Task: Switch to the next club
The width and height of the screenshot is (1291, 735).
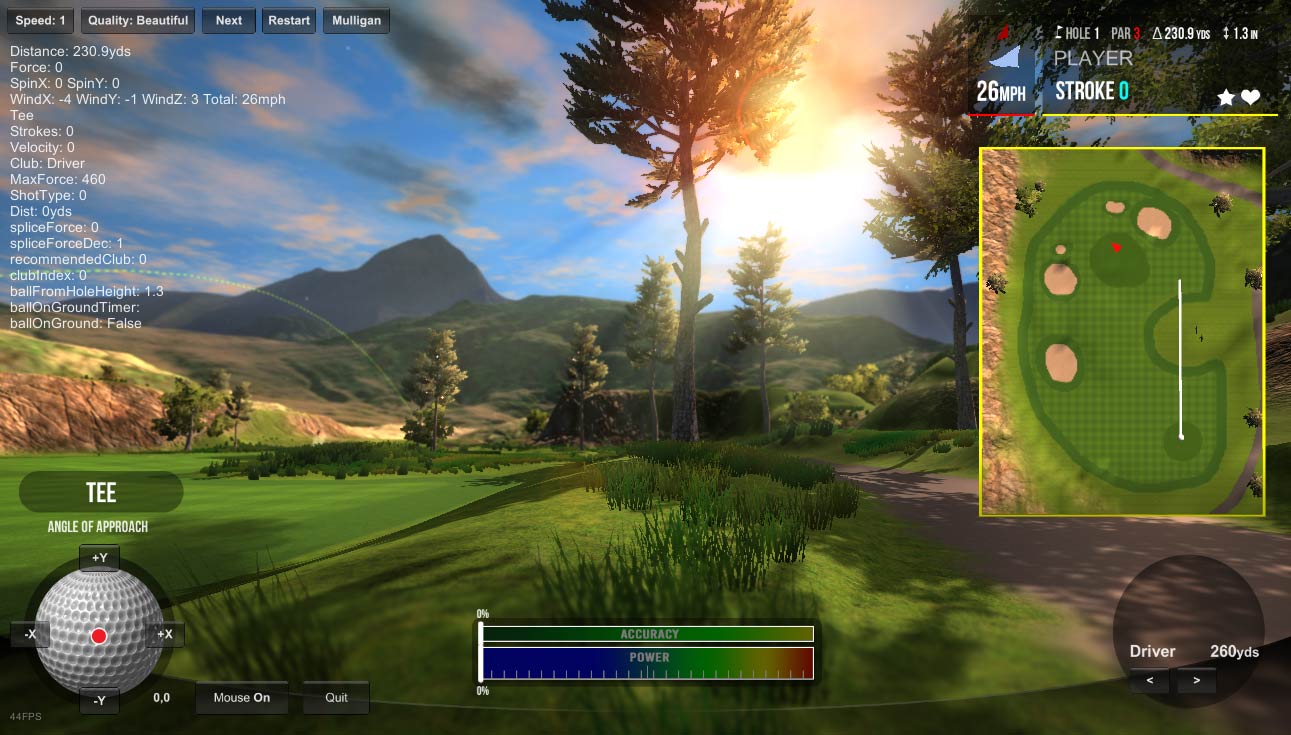Action: tap(1196, 681)
